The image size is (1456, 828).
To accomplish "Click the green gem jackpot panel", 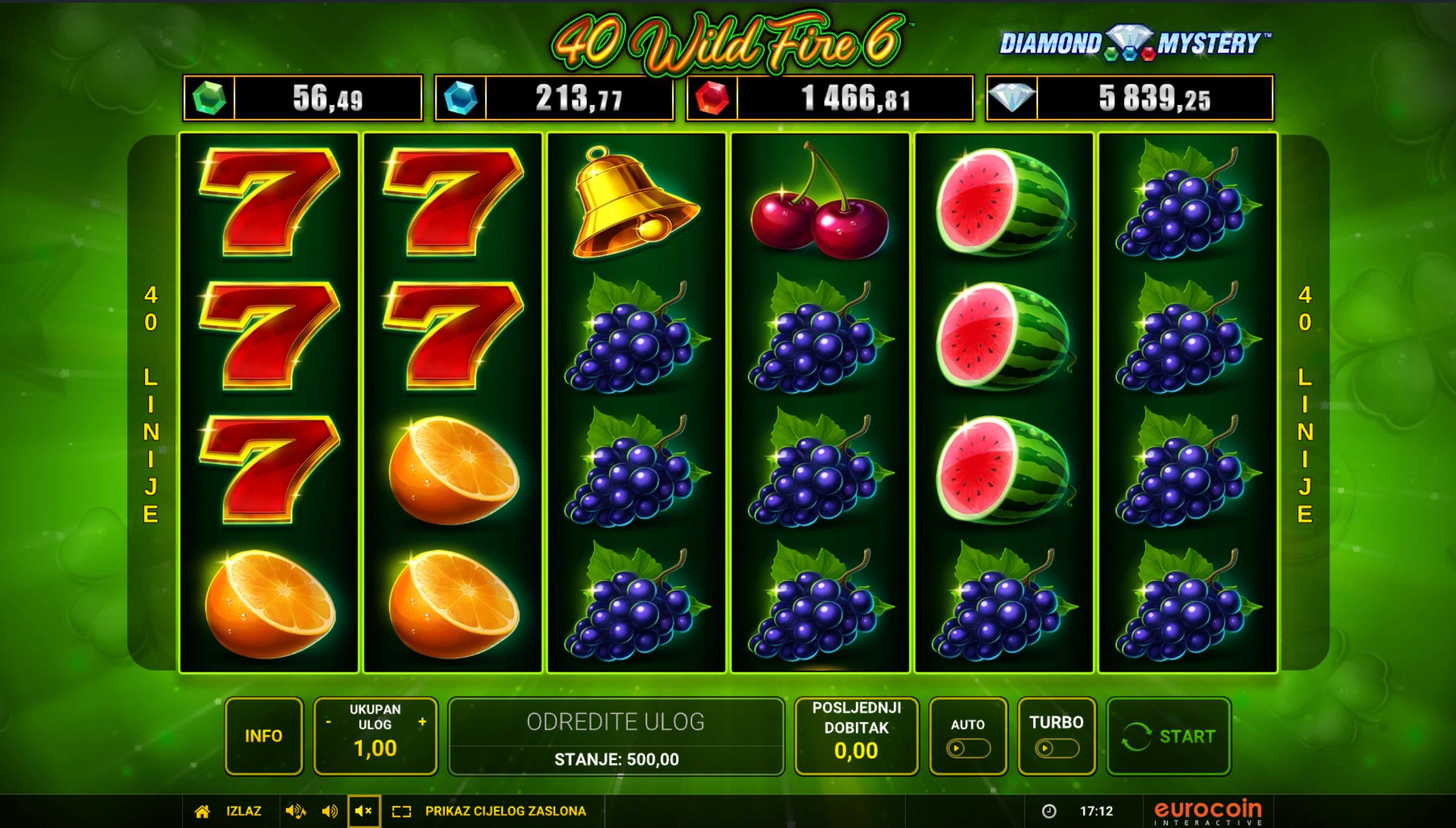I will pos(302,98).
